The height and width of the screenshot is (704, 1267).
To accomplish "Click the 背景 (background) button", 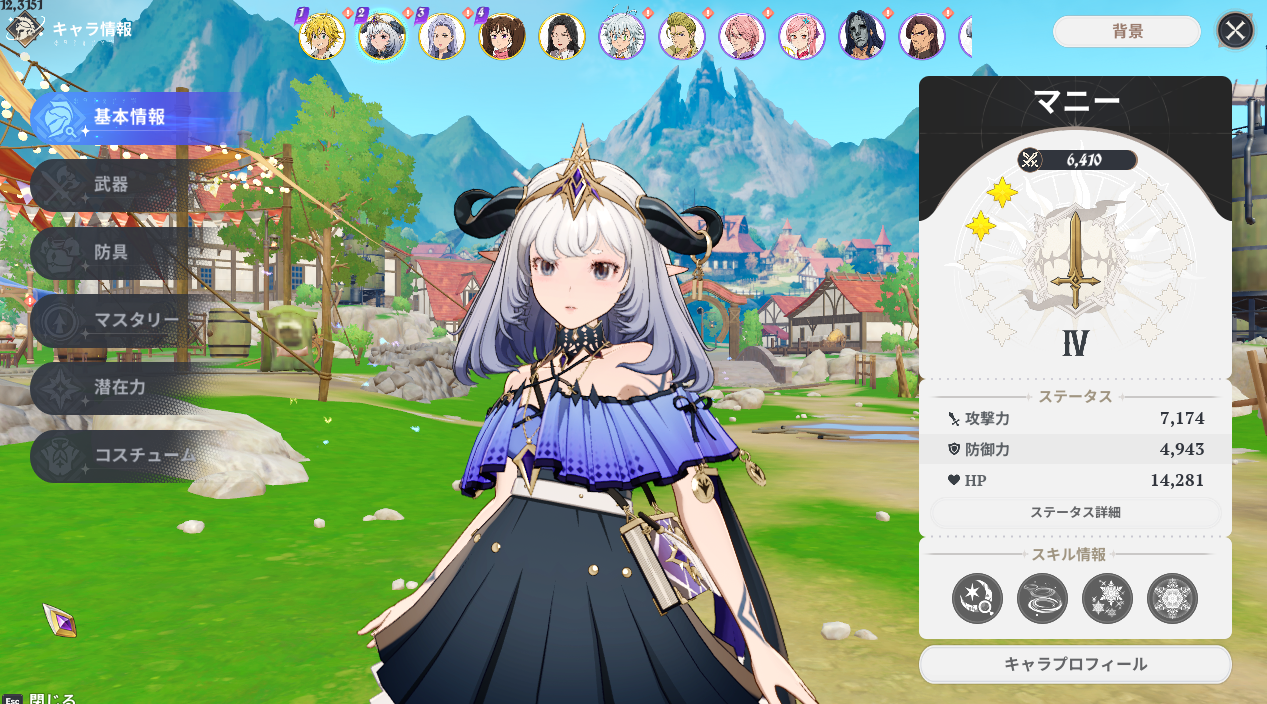I will pos(1127,31).
